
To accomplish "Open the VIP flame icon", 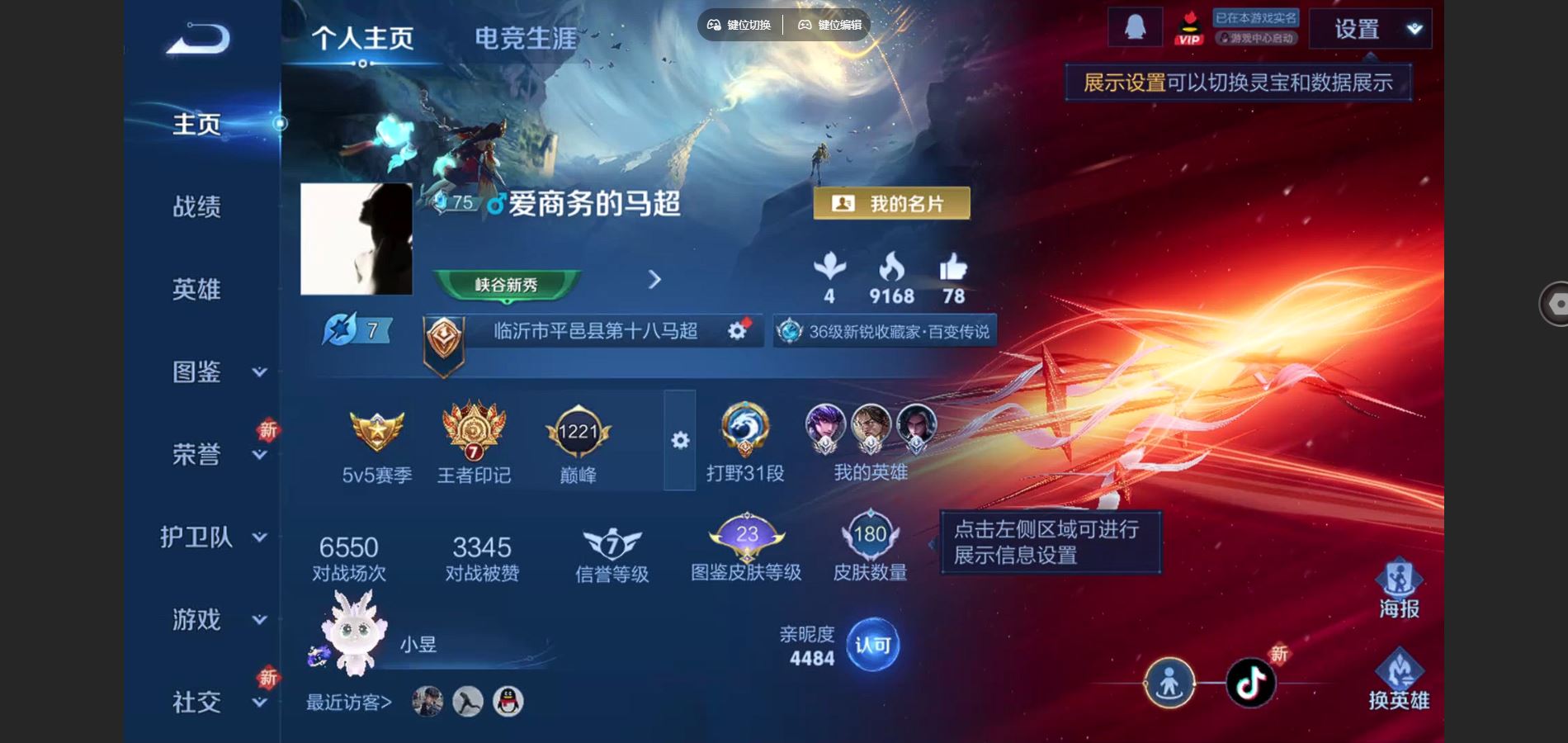I will point(1188,29).
